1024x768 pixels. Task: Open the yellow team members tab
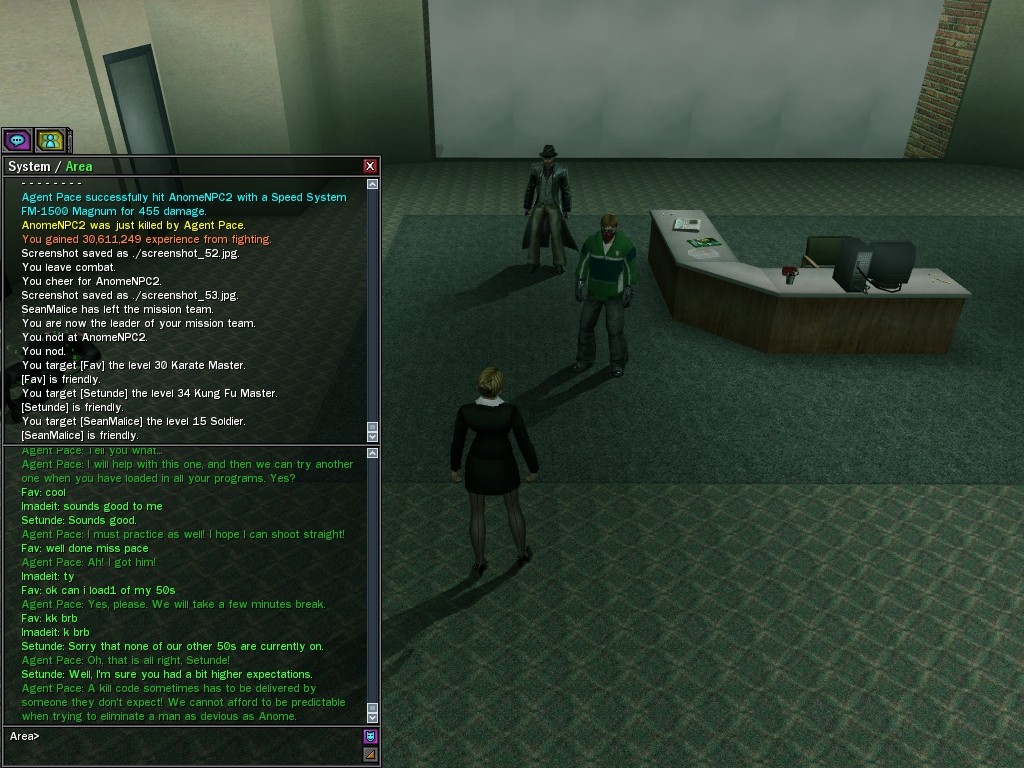[50, 140]
